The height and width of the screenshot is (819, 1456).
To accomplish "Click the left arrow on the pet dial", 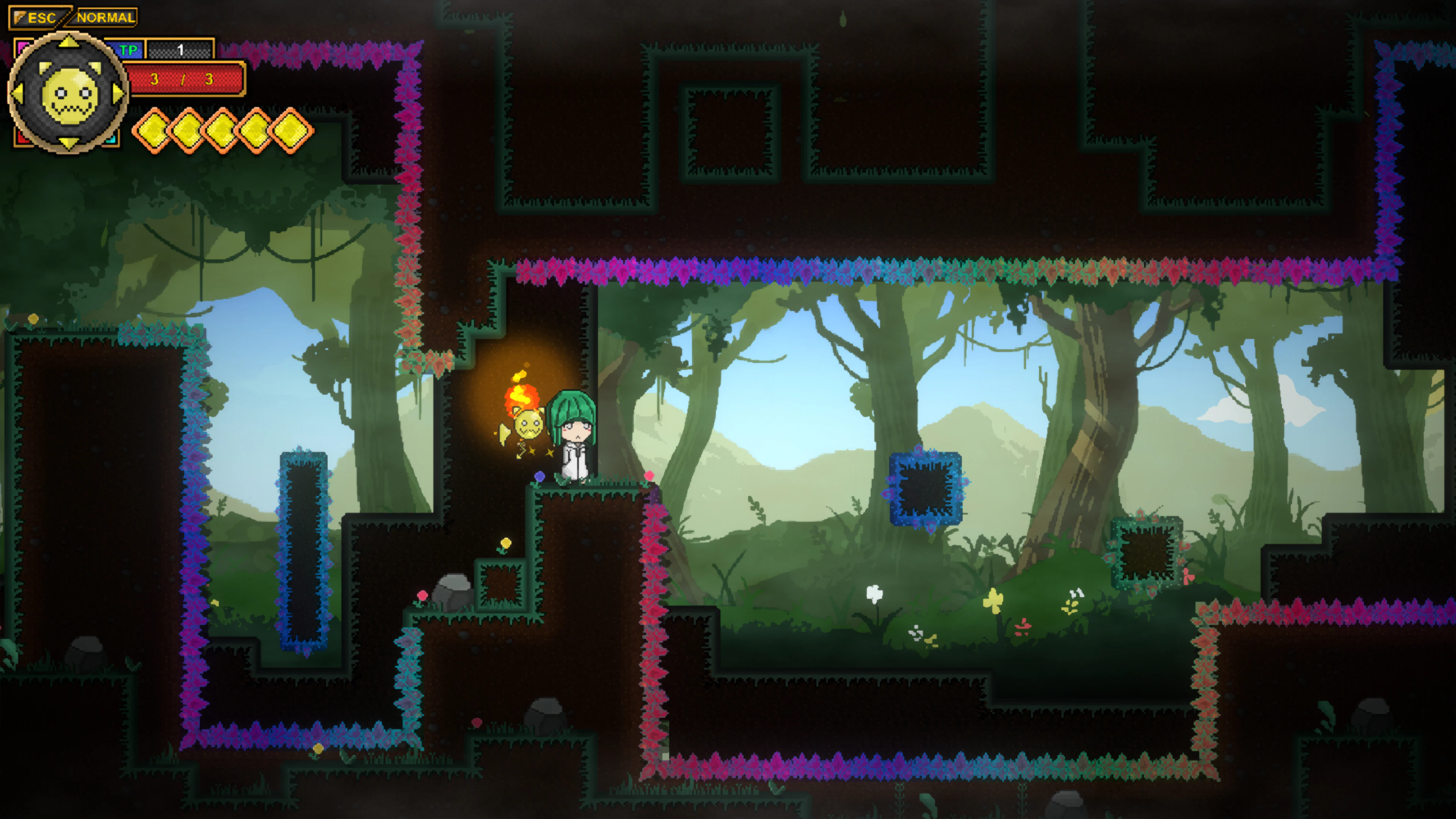I will click(x=17, y=94).
